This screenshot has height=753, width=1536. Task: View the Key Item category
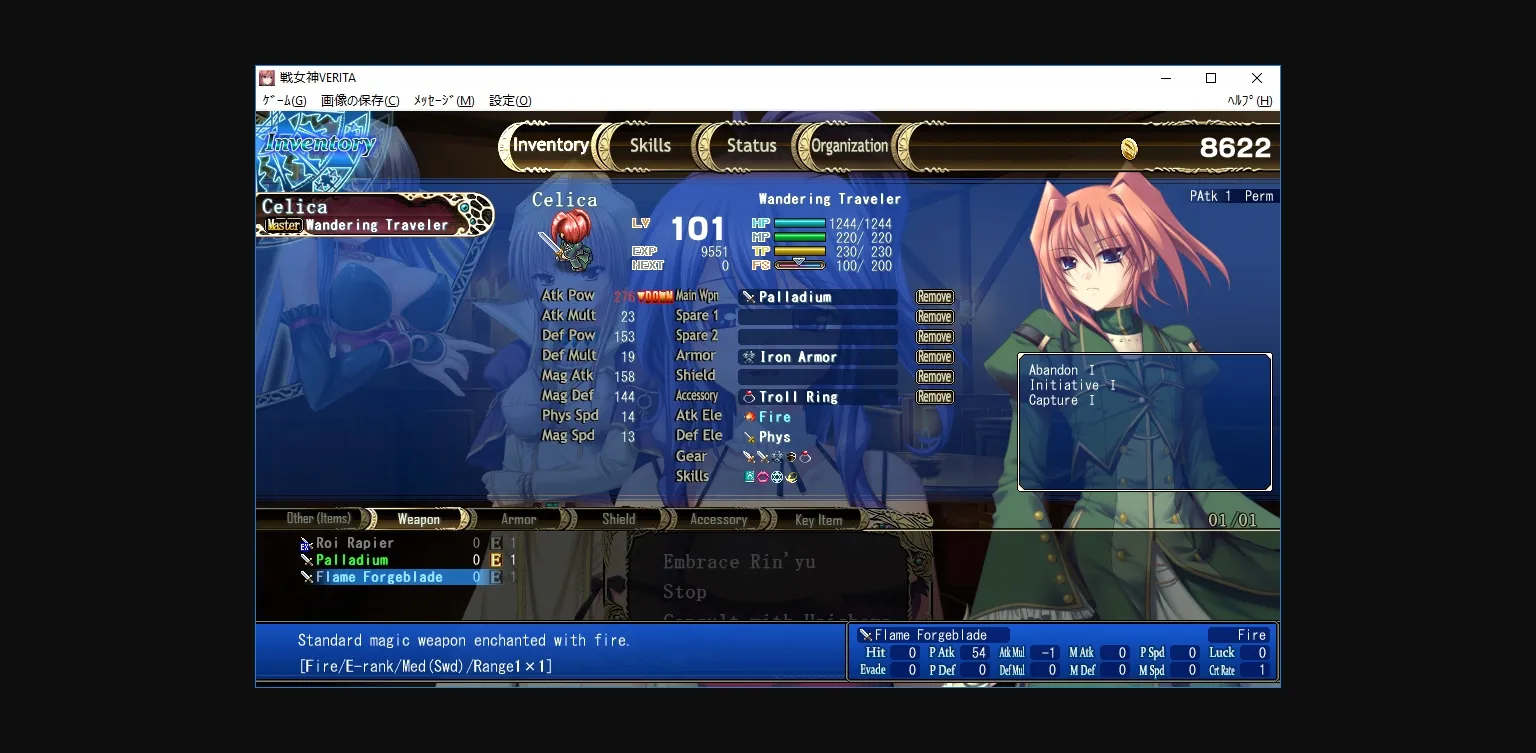818,520
